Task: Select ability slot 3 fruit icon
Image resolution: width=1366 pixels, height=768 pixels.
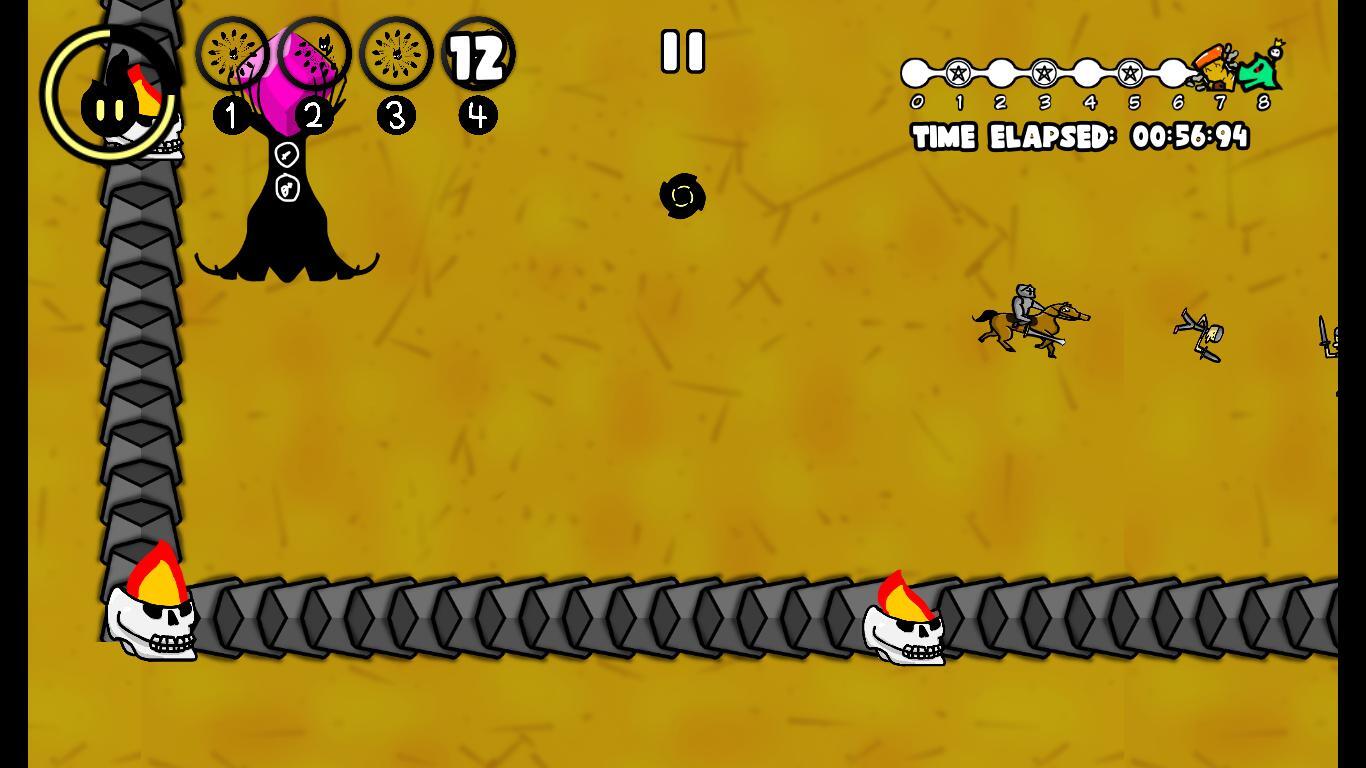Action: pyautogui.click(x=396, y=54)
